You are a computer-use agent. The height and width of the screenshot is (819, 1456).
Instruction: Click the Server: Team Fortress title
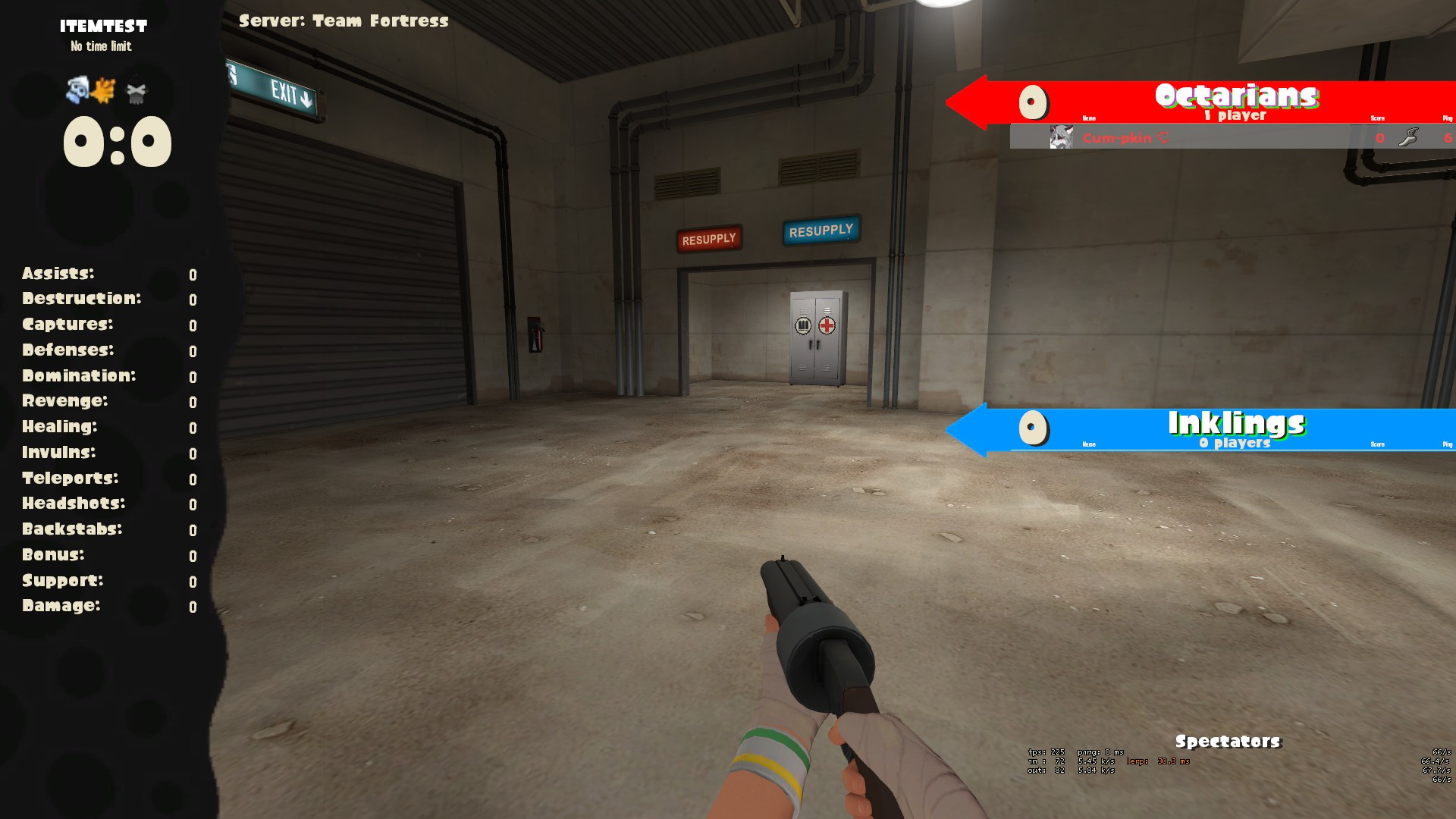click(343, 21)
